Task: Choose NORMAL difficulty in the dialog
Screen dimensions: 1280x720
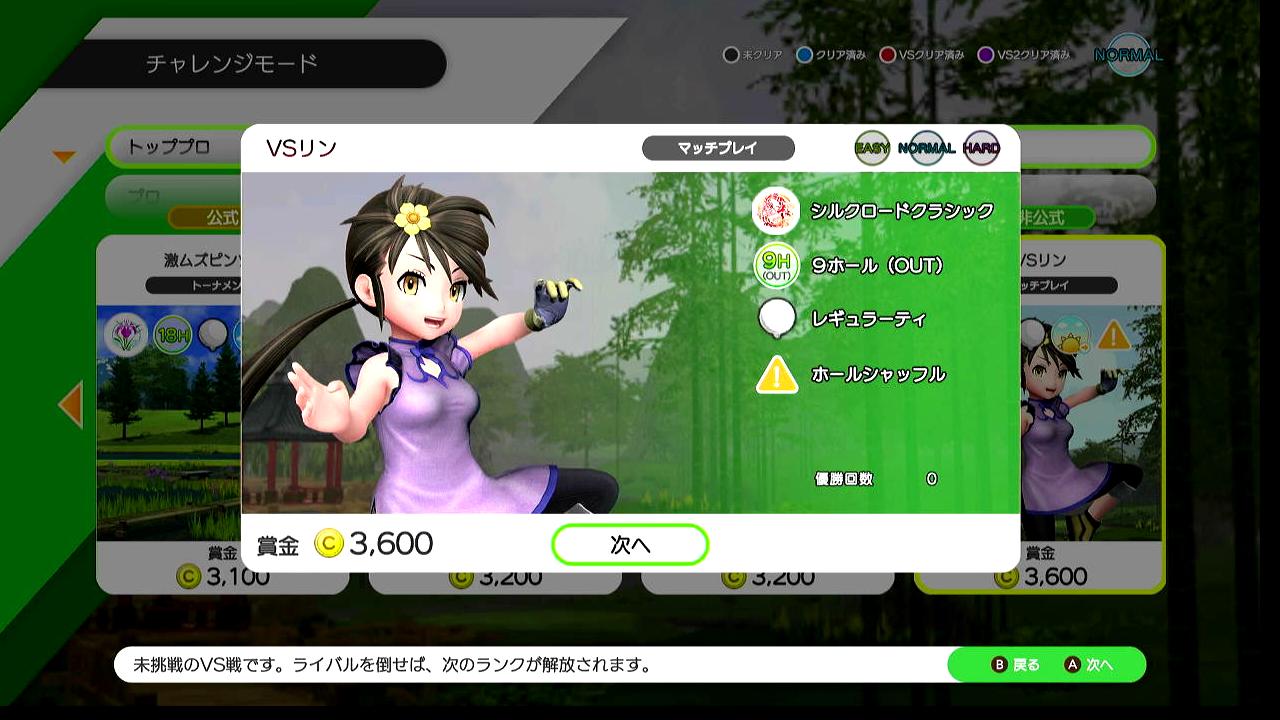Action: pos(926,149)
